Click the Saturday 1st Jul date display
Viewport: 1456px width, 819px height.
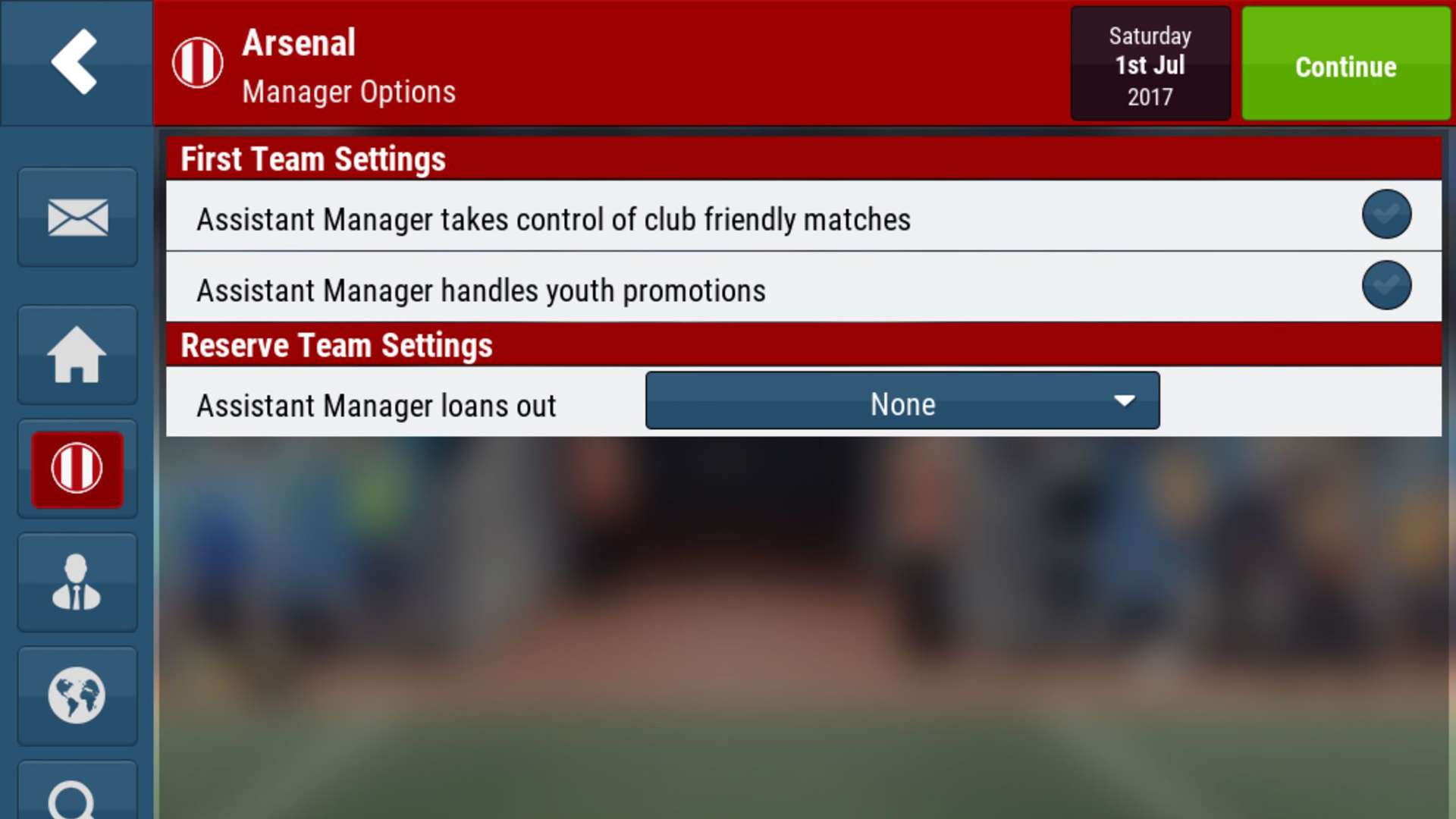tap(1150, 64)
